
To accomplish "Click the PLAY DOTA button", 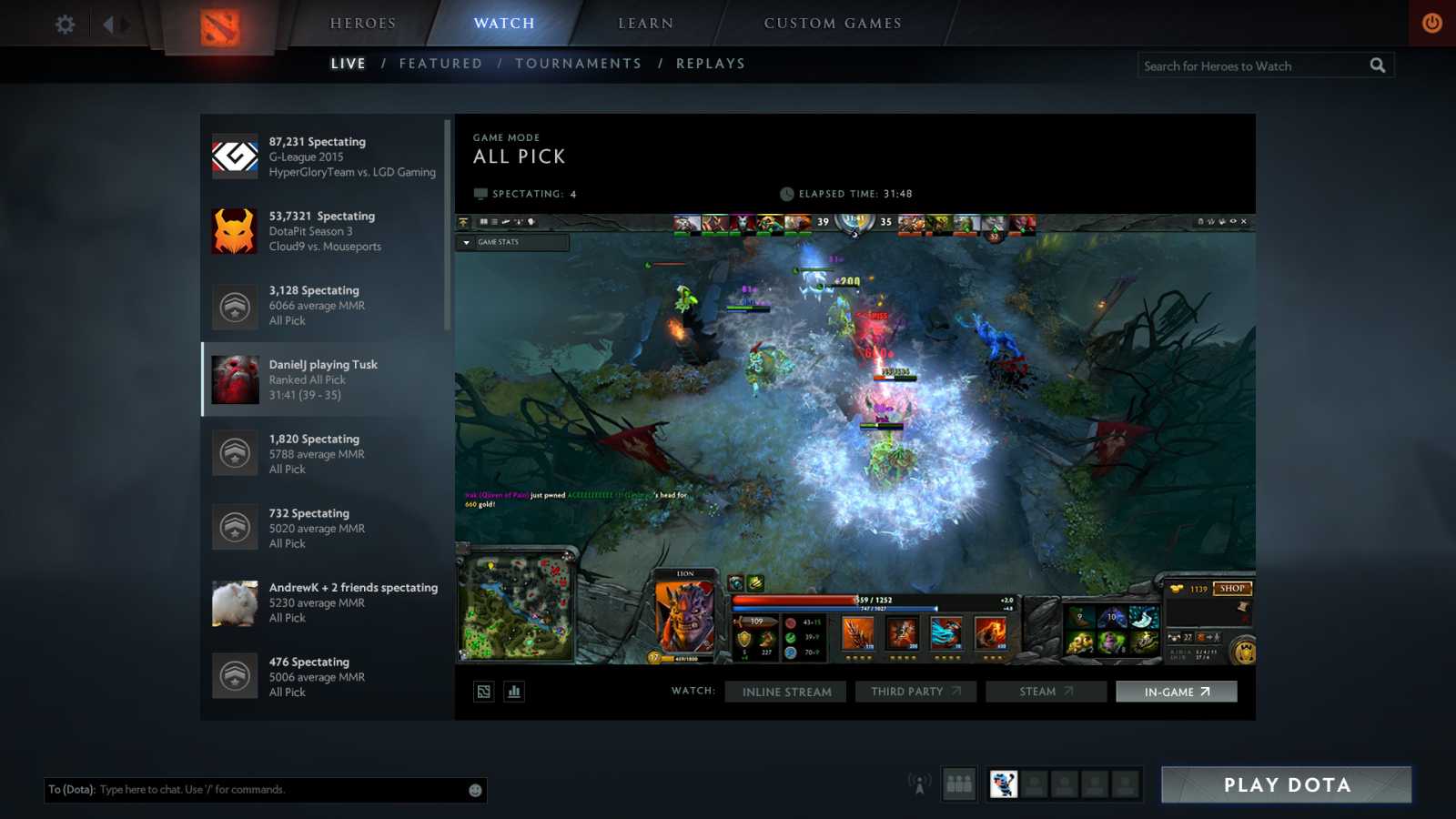I will [x=1284, y=784].
